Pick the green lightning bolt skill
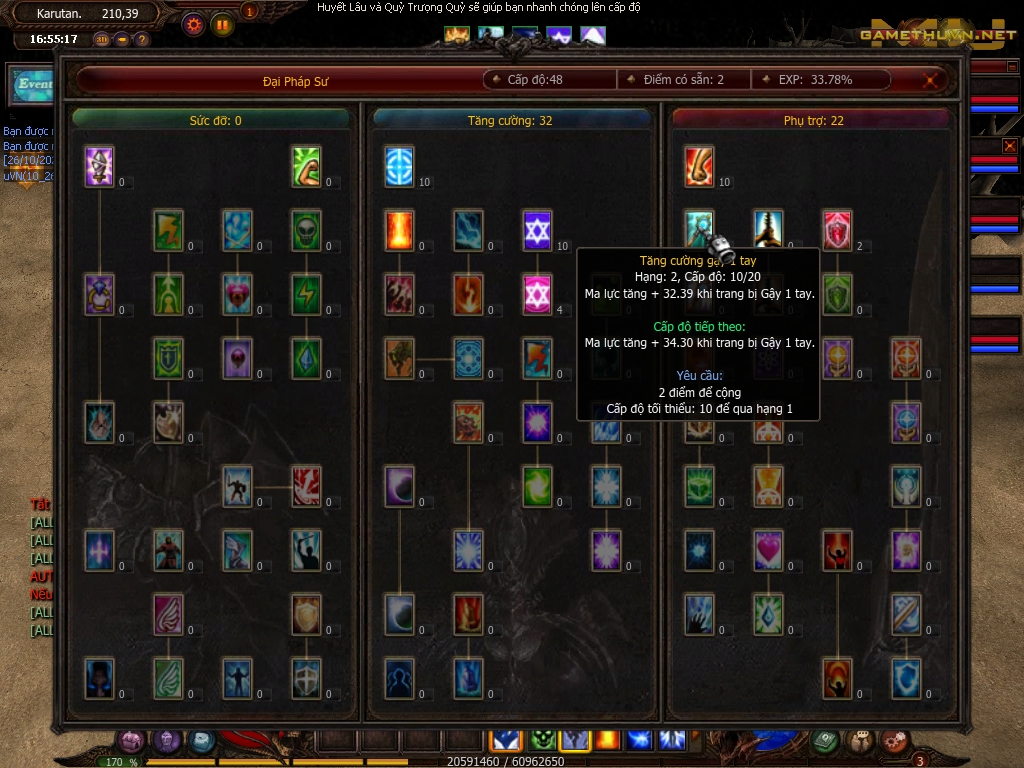 (306, 294)
